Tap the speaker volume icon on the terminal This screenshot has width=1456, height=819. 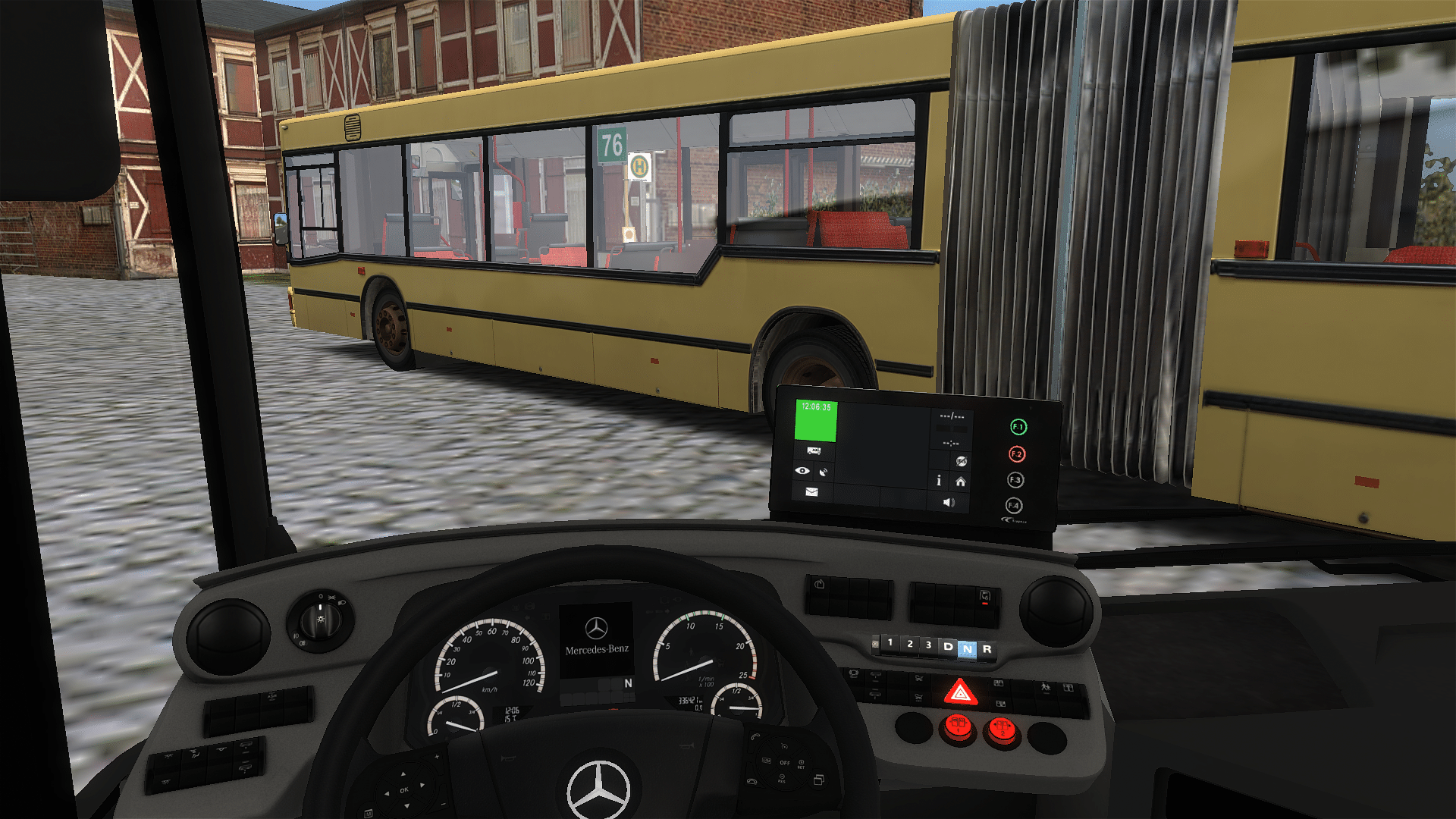tap(949, 502)
